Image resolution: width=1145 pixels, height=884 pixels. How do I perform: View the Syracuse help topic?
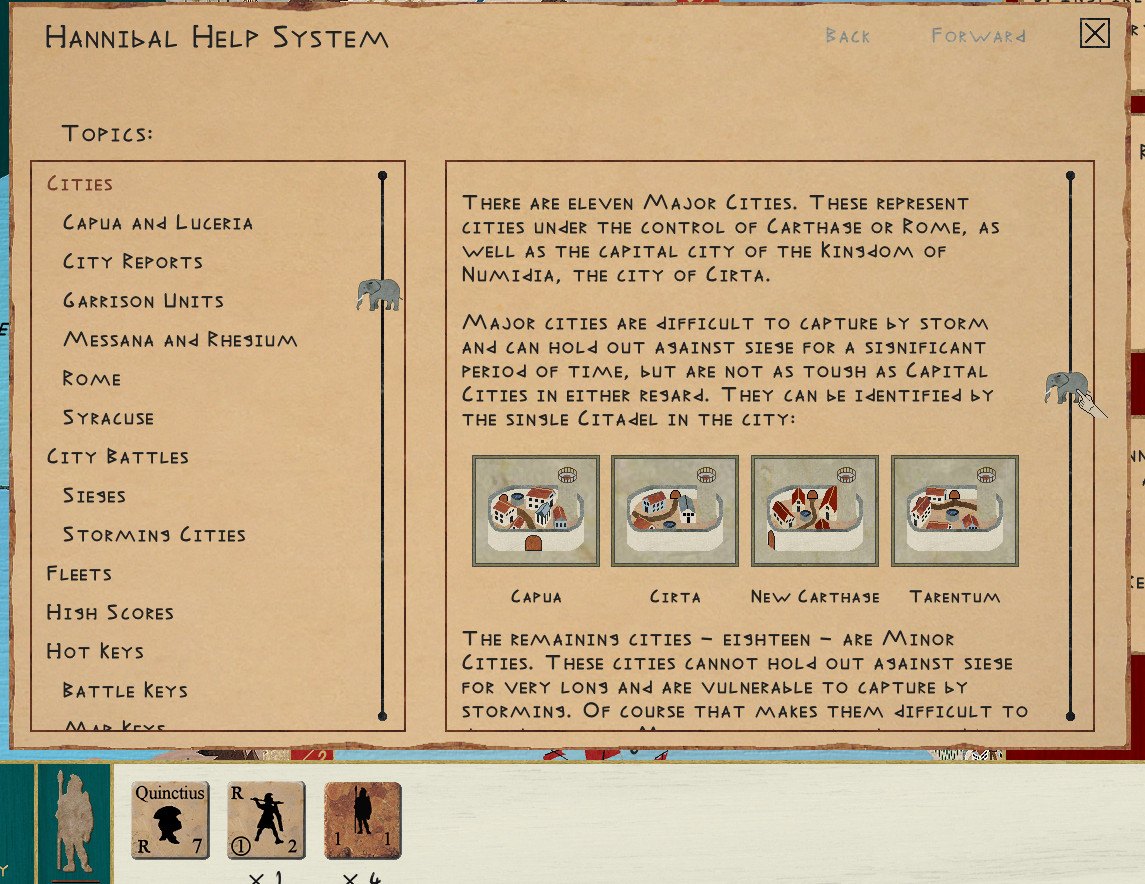tap(108, 418)
